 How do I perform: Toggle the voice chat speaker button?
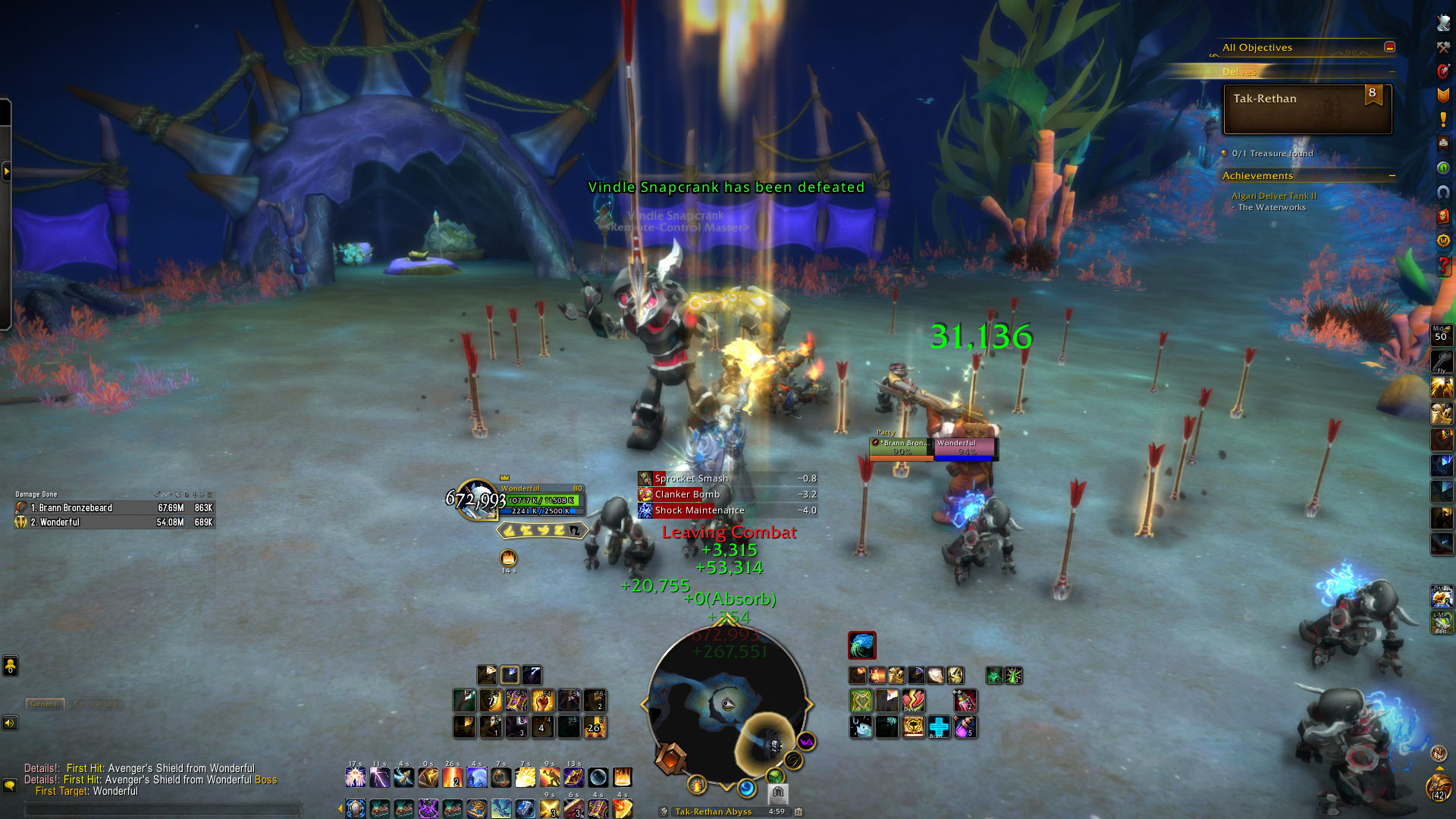(x=10, y=723)
